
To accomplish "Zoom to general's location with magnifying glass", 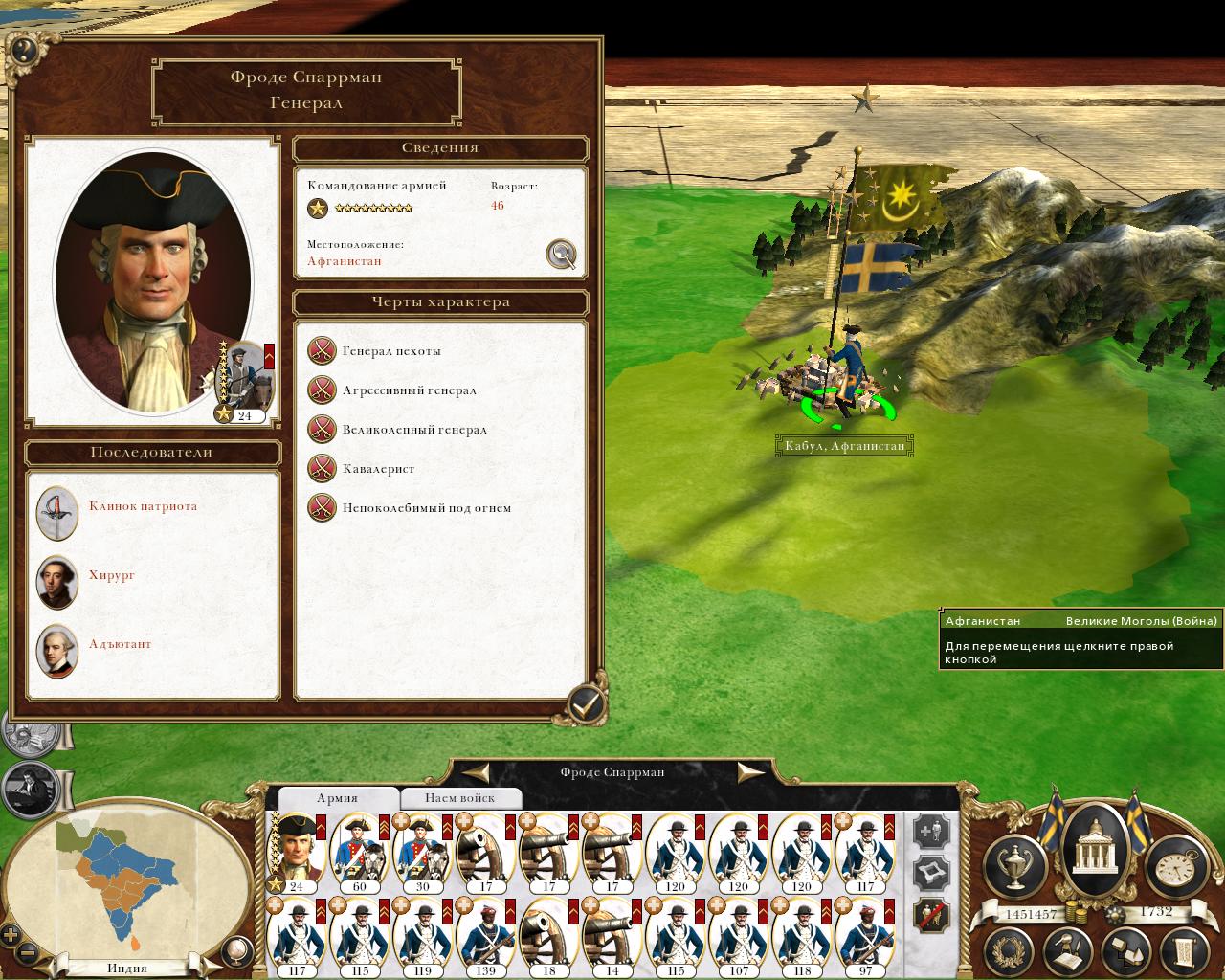I will [561, 254].
